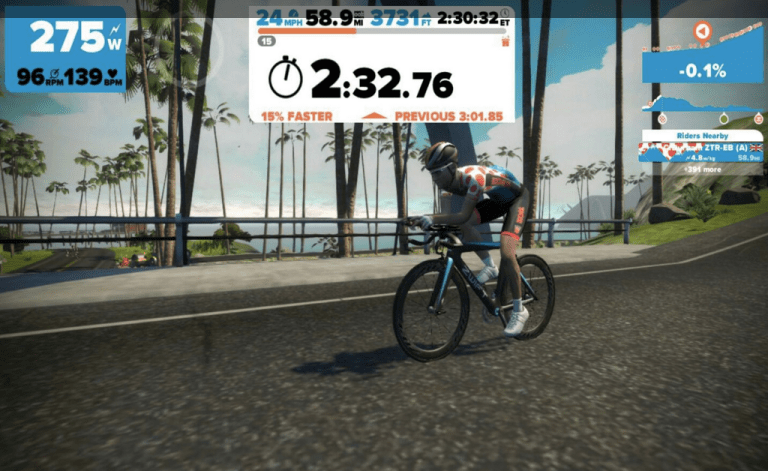Click the Riders Nearby header
This screenshot has height=471, width=768.
click(x=701, y=135)
